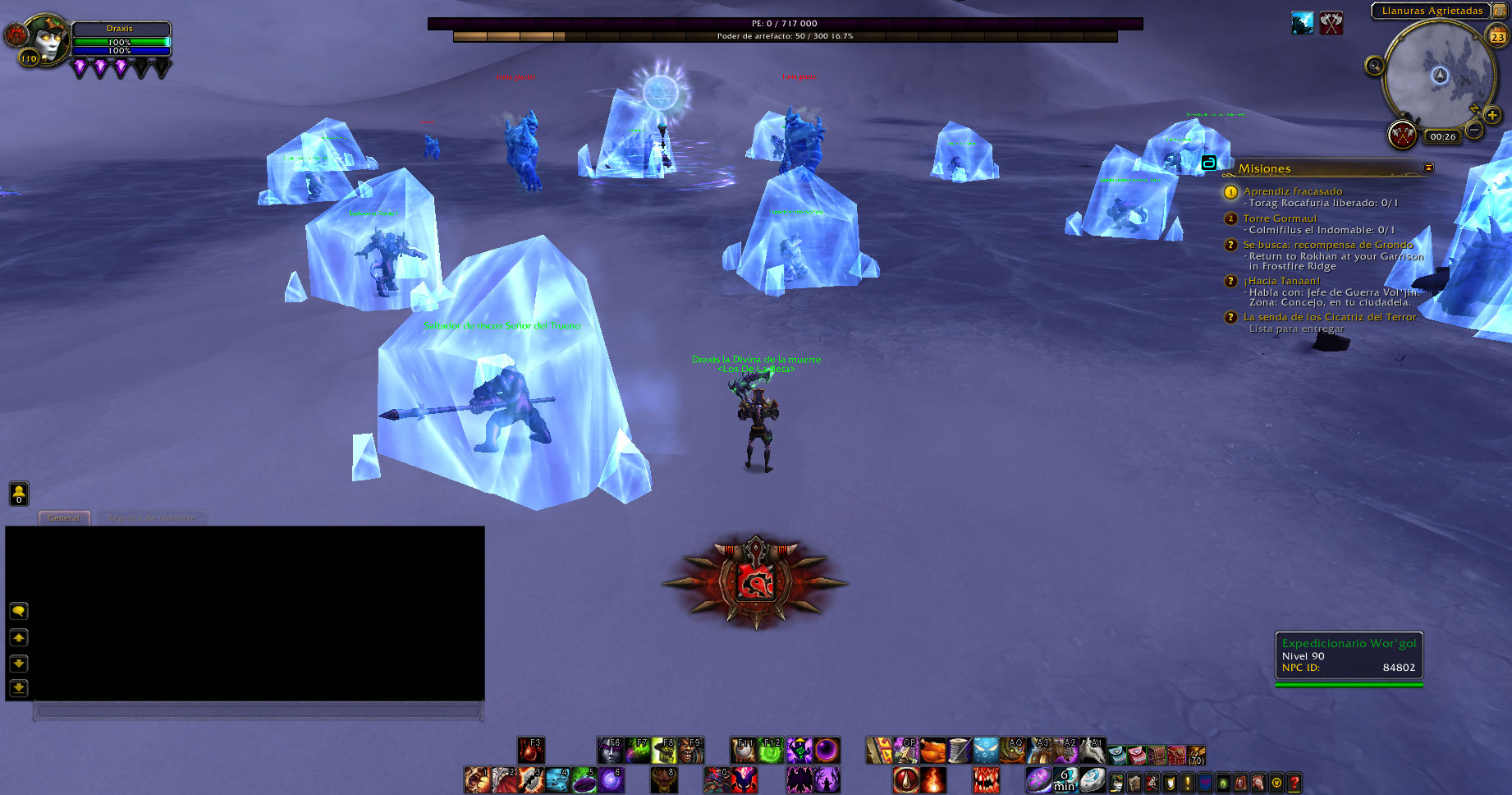Open the chat menu speech bubble button
This screenshot has width=1512, height=795.
pyautogui.click(x=19, y=611)
